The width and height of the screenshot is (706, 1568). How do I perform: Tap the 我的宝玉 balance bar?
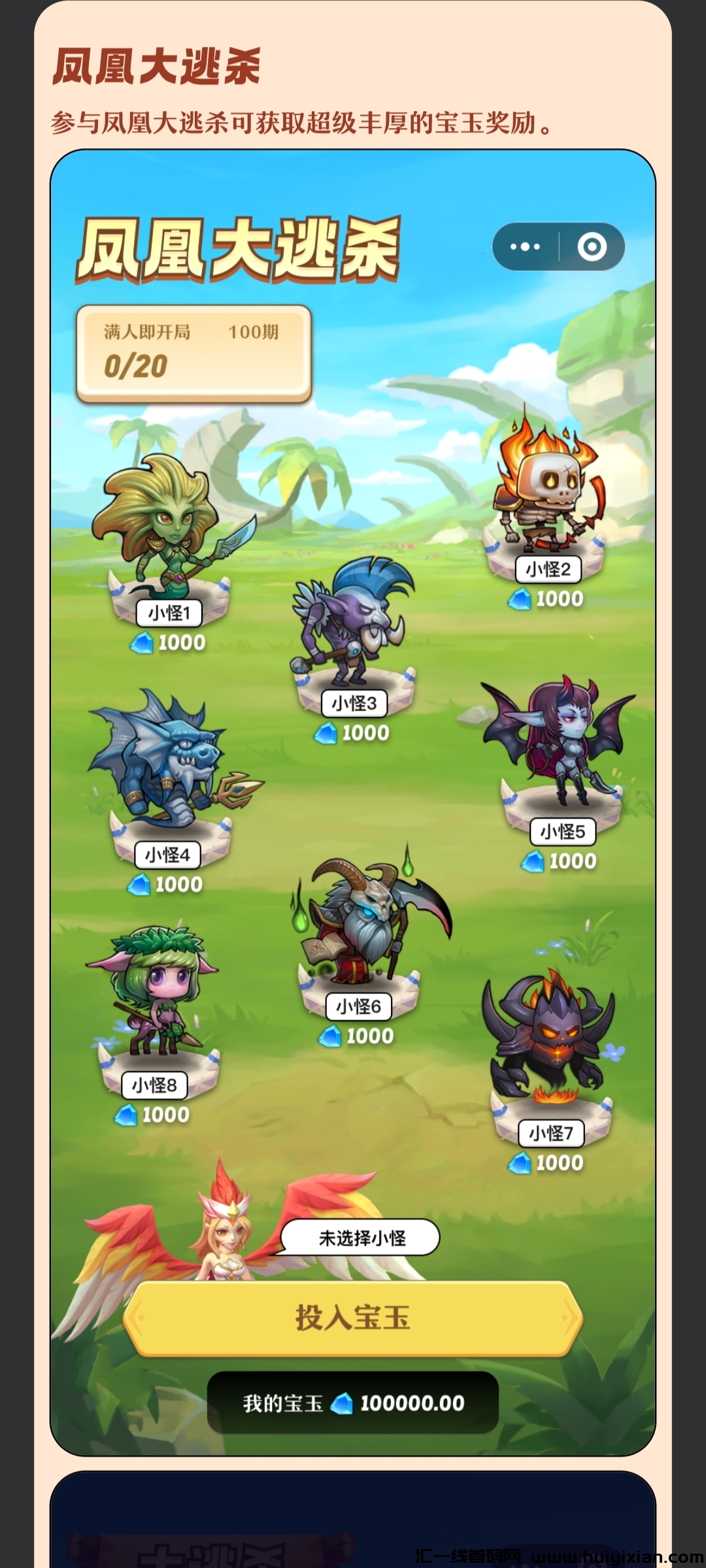coord(353,1403)
